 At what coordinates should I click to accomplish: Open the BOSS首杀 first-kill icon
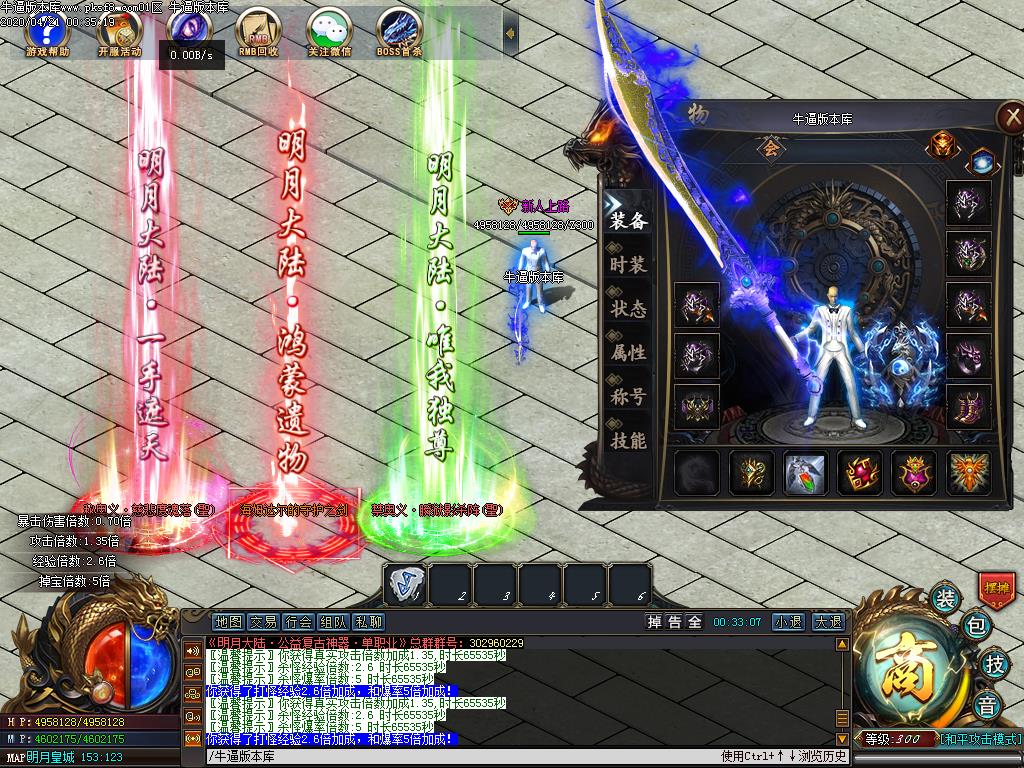tap(399, 32)
